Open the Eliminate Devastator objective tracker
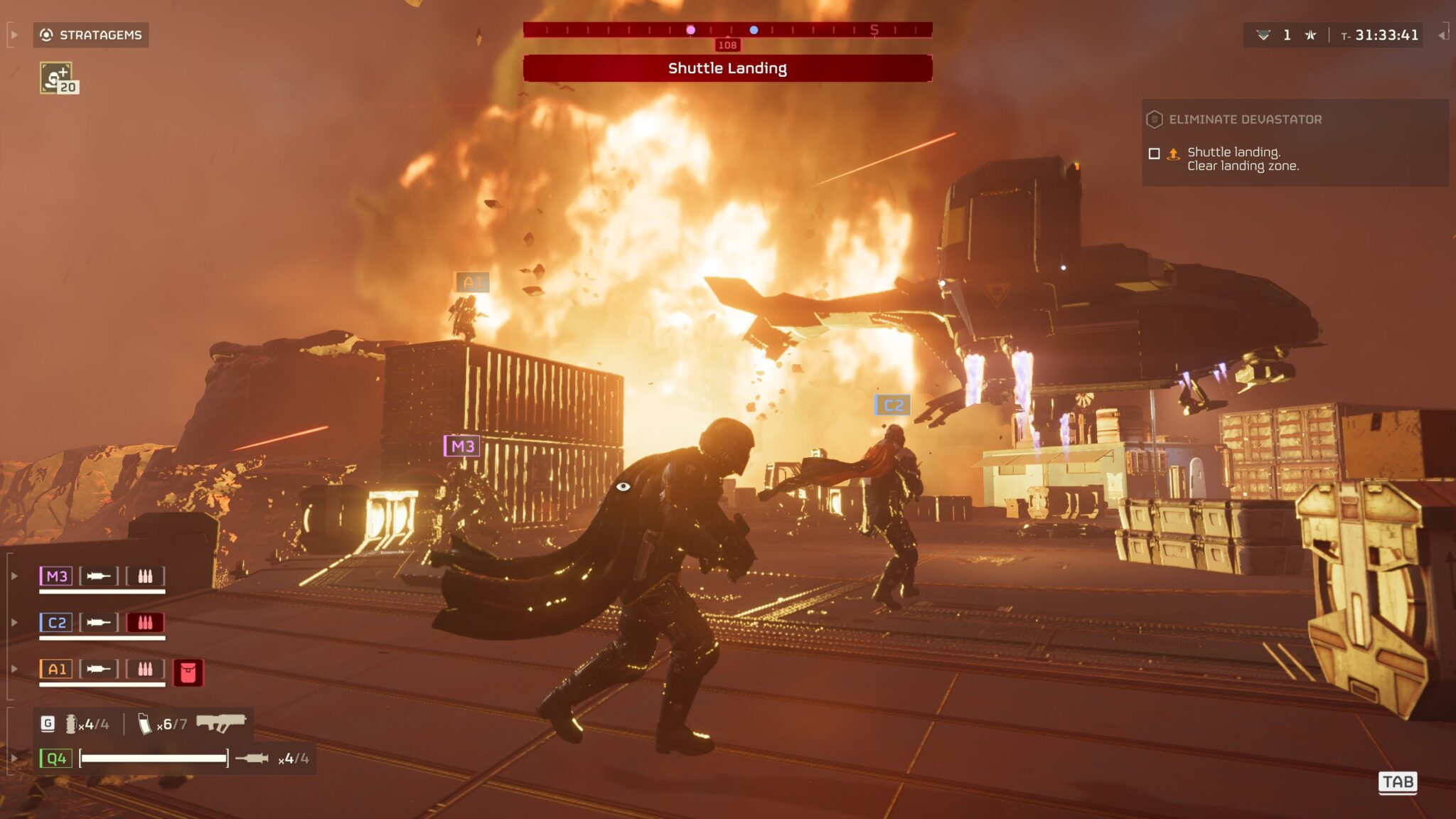1456x819 pixels. 1245,119
